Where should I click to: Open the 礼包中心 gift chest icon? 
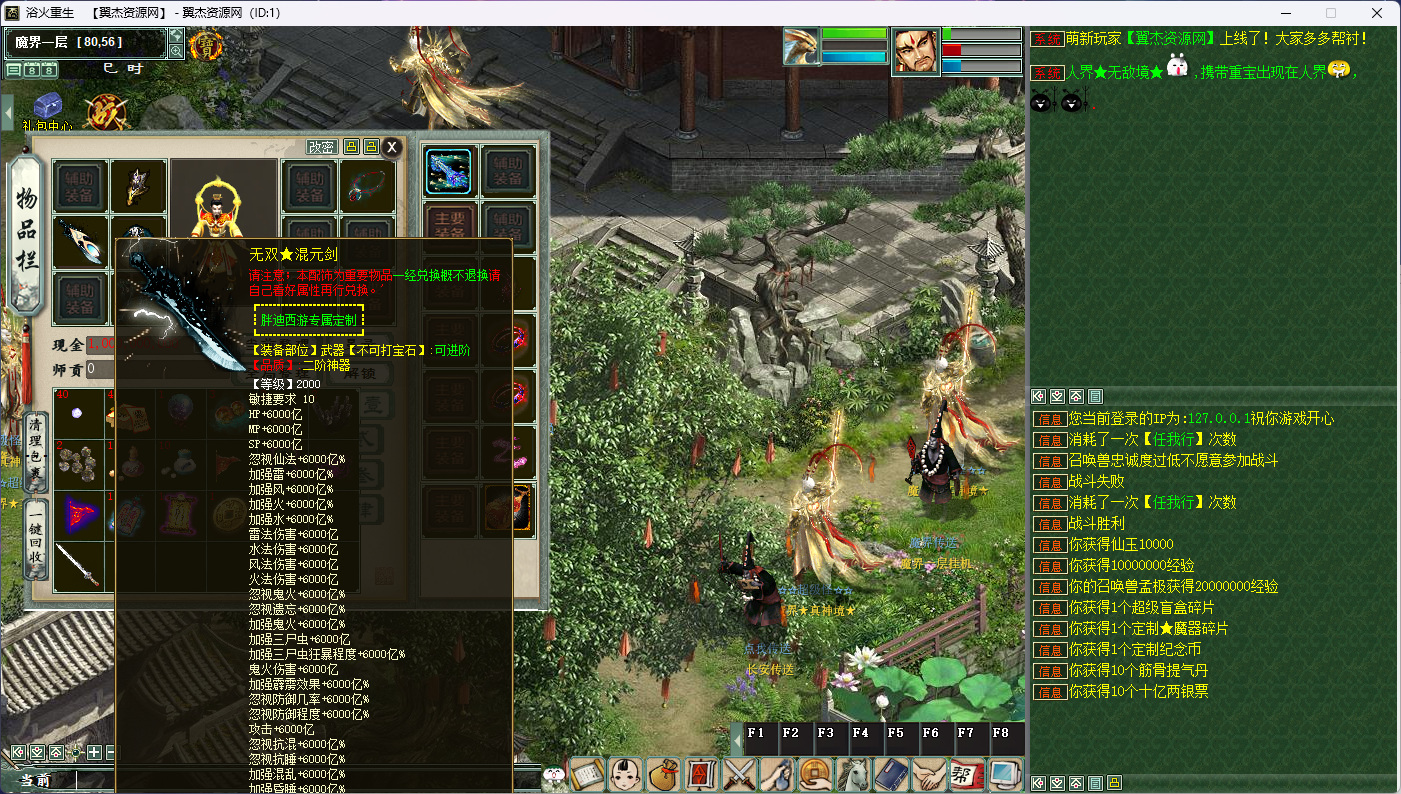point(48,108)
